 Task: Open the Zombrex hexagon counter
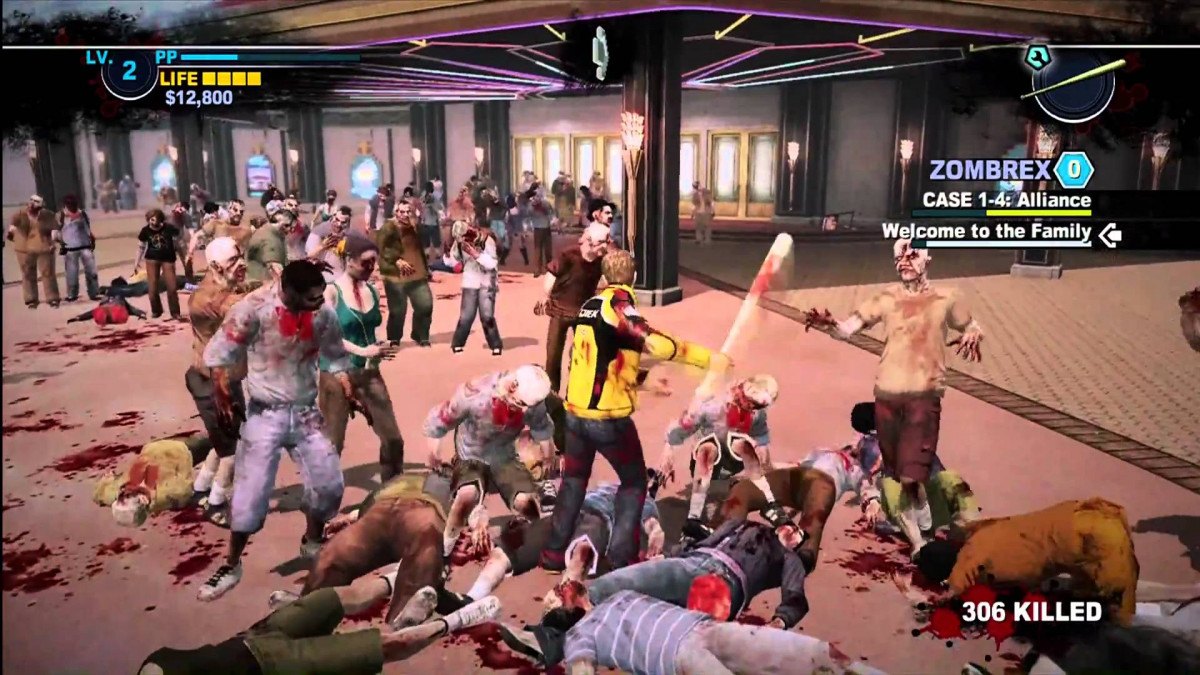pyautogui.click(x=1073, y=170)
